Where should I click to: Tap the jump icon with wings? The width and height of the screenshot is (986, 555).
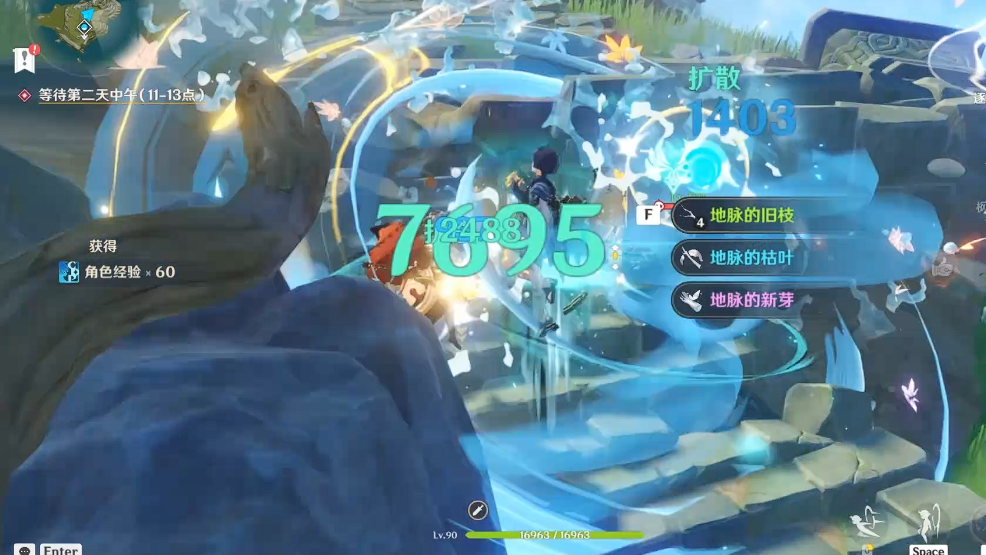tap(928, 522)
